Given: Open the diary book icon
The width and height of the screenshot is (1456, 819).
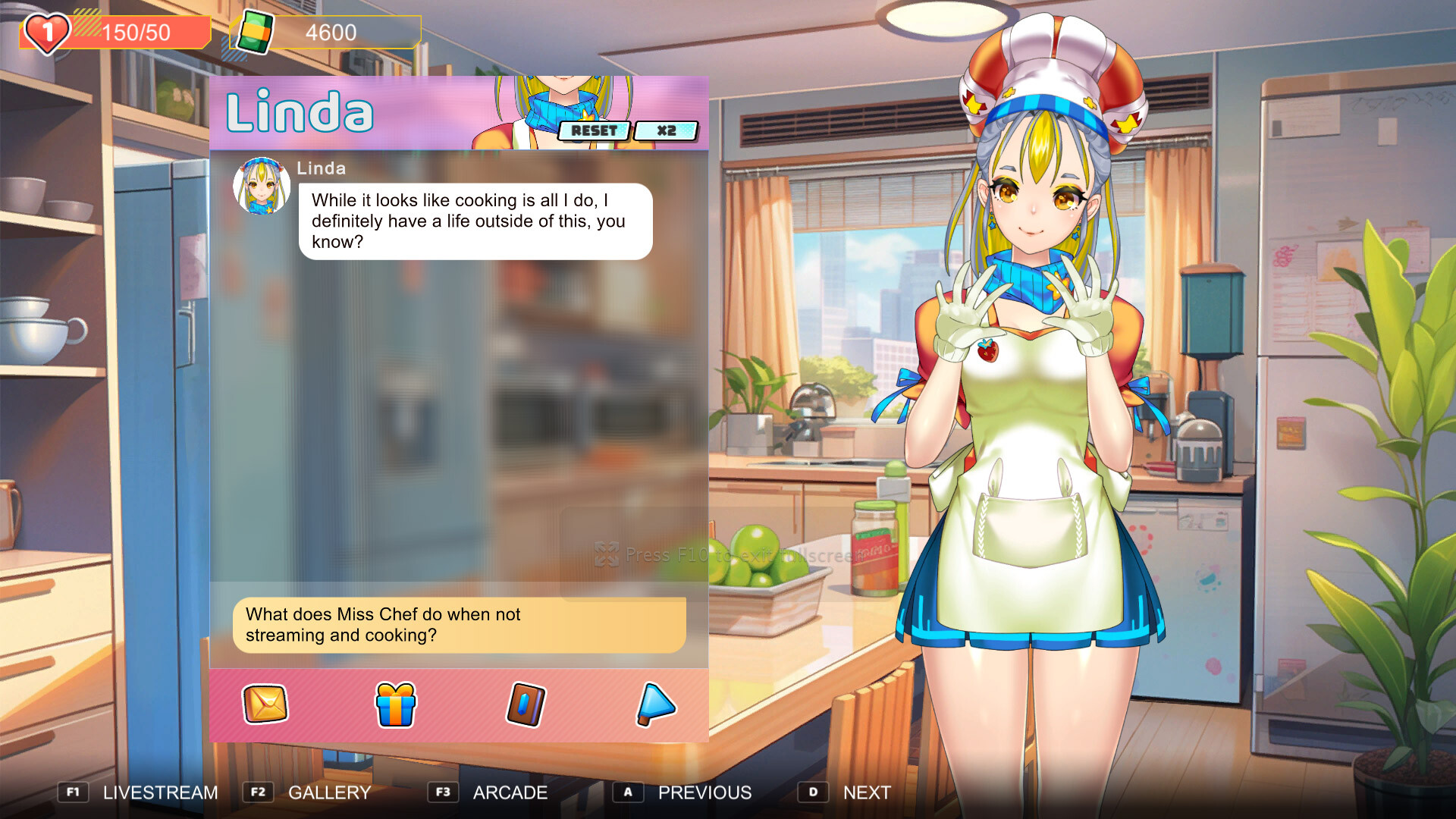Looking at the screenshot, I should (x=526, y=705).
